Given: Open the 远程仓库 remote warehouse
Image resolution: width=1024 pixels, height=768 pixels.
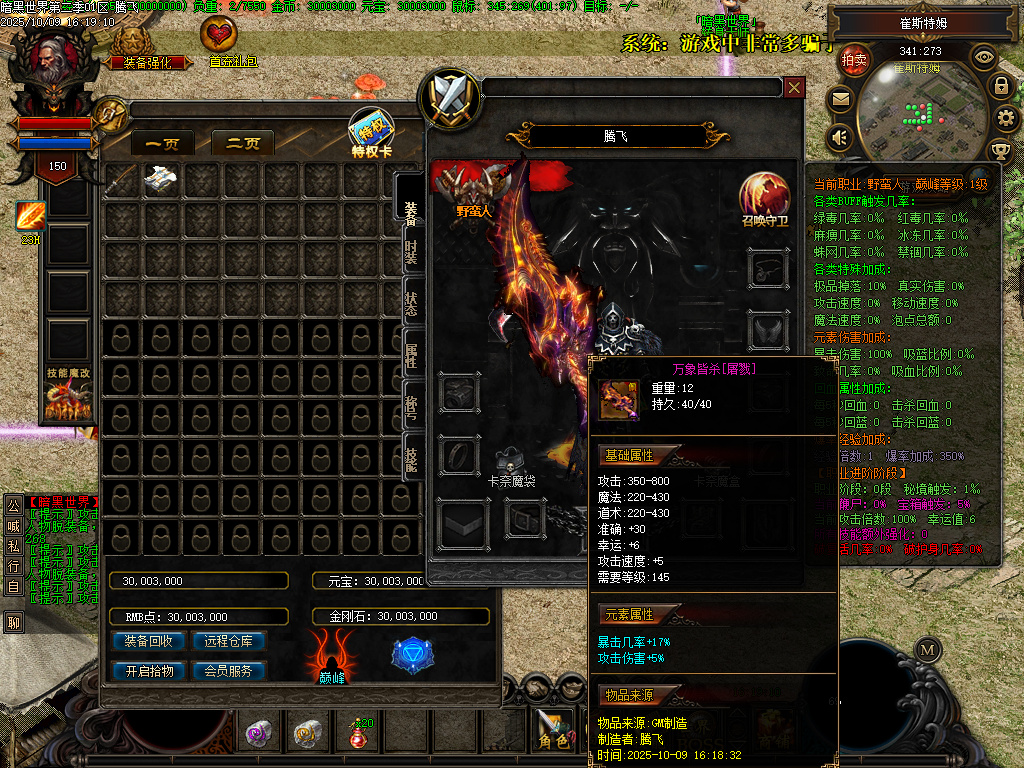Looking at the screenshot, I should 228,641.
